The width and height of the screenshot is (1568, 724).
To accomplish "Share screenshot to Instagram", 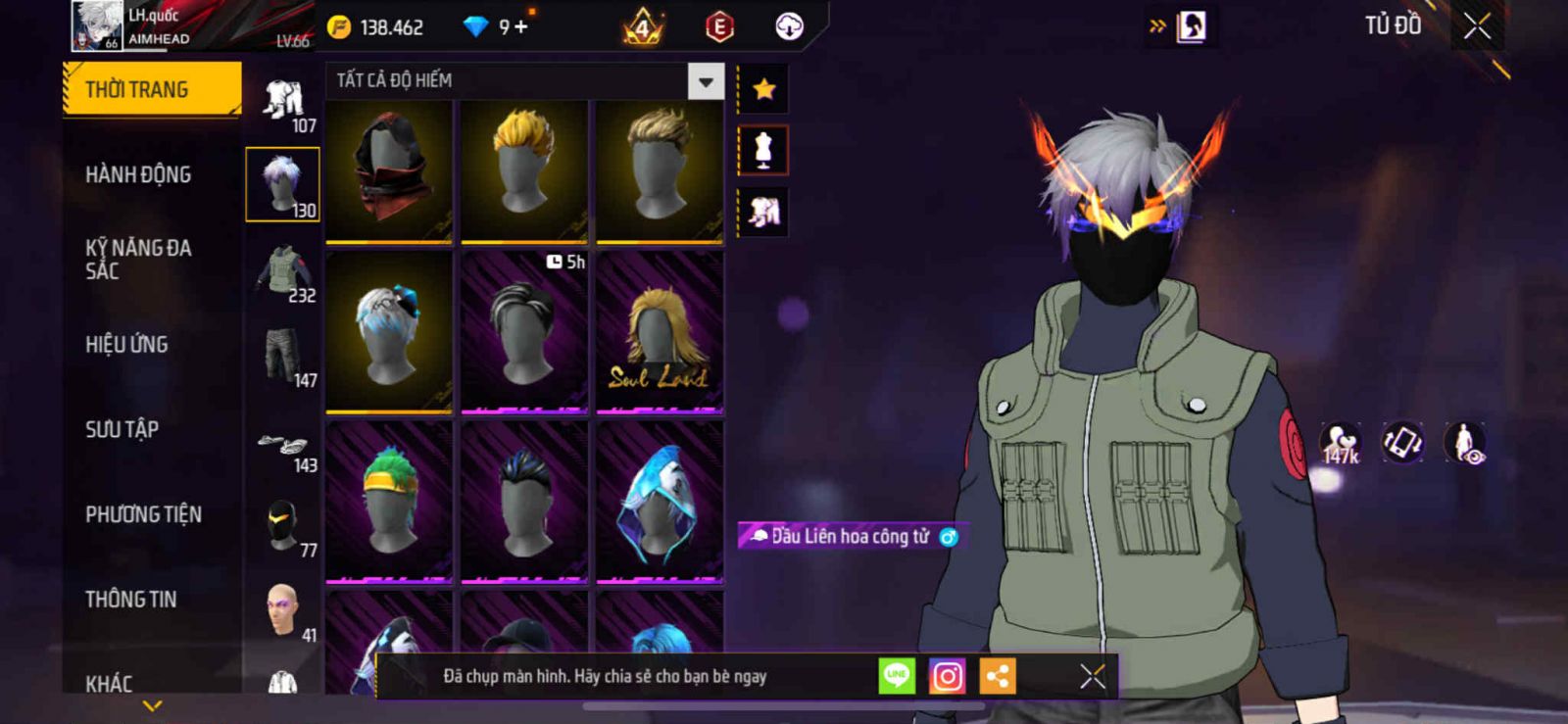I will tap(947, 676).
